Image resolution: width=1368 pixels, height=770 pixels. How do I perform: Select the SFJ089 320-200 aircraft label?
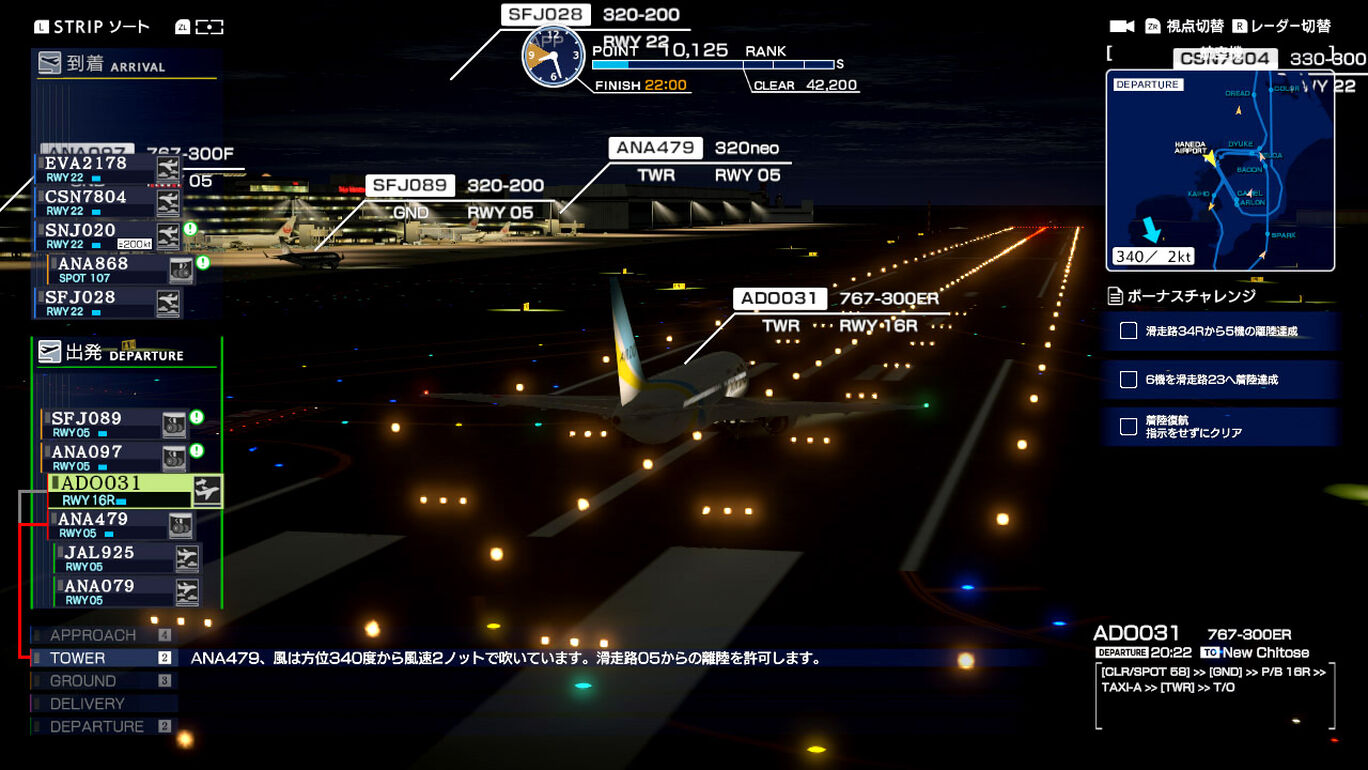click(x=410, y=186)
